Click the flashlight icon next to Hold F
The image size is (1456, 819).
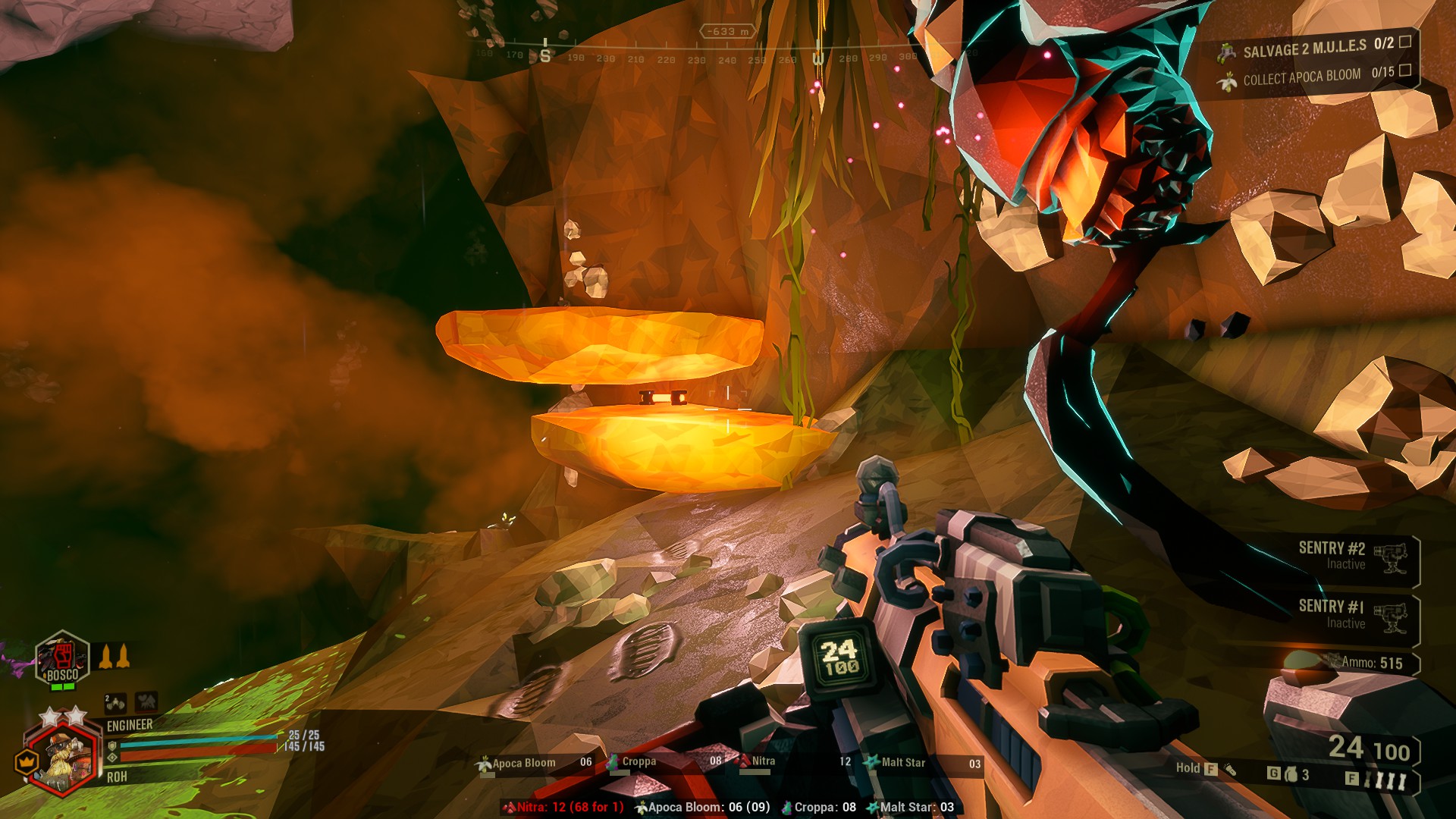pos(1230,770)
